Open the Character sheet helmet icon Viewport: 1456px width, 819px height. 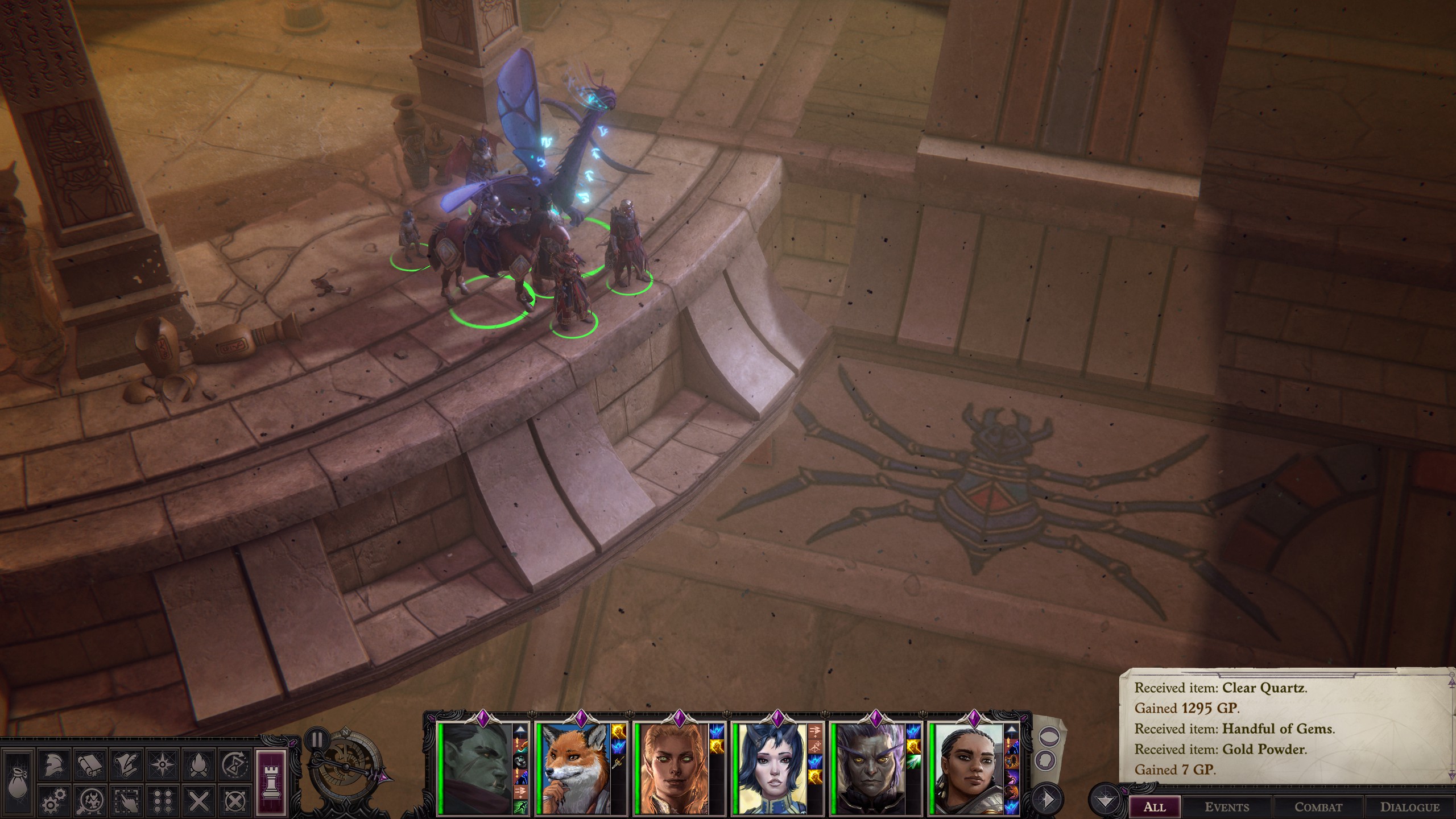click(x=53, y=766)
